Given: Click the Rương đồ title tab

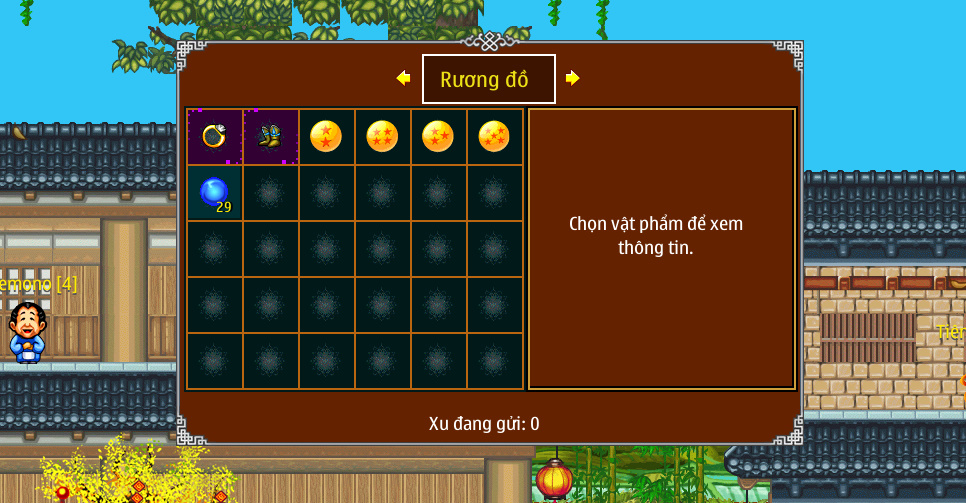Looking at the screenshot, I should [x=488, y=79].
